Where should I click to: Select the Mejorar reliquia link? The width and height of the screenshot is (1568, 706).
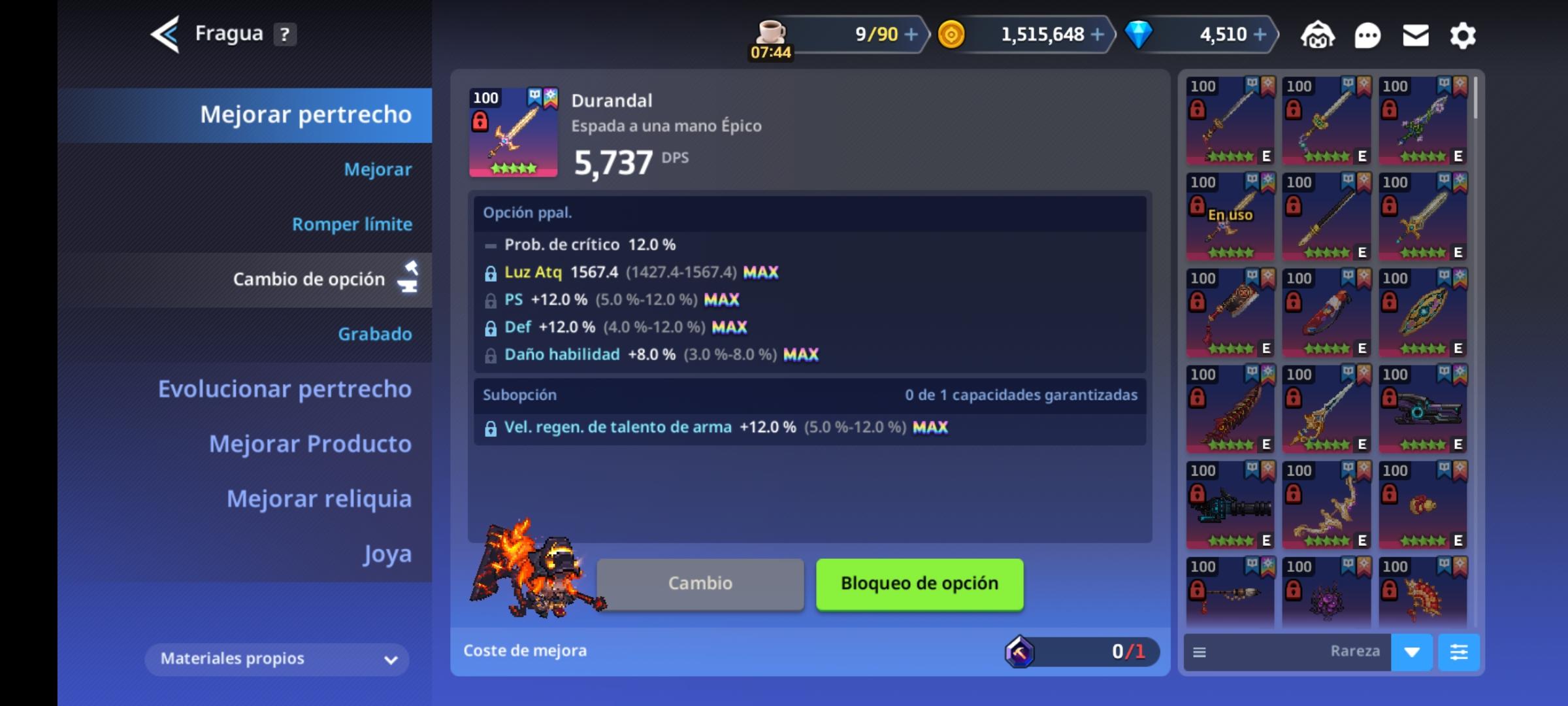click(319, 498)
